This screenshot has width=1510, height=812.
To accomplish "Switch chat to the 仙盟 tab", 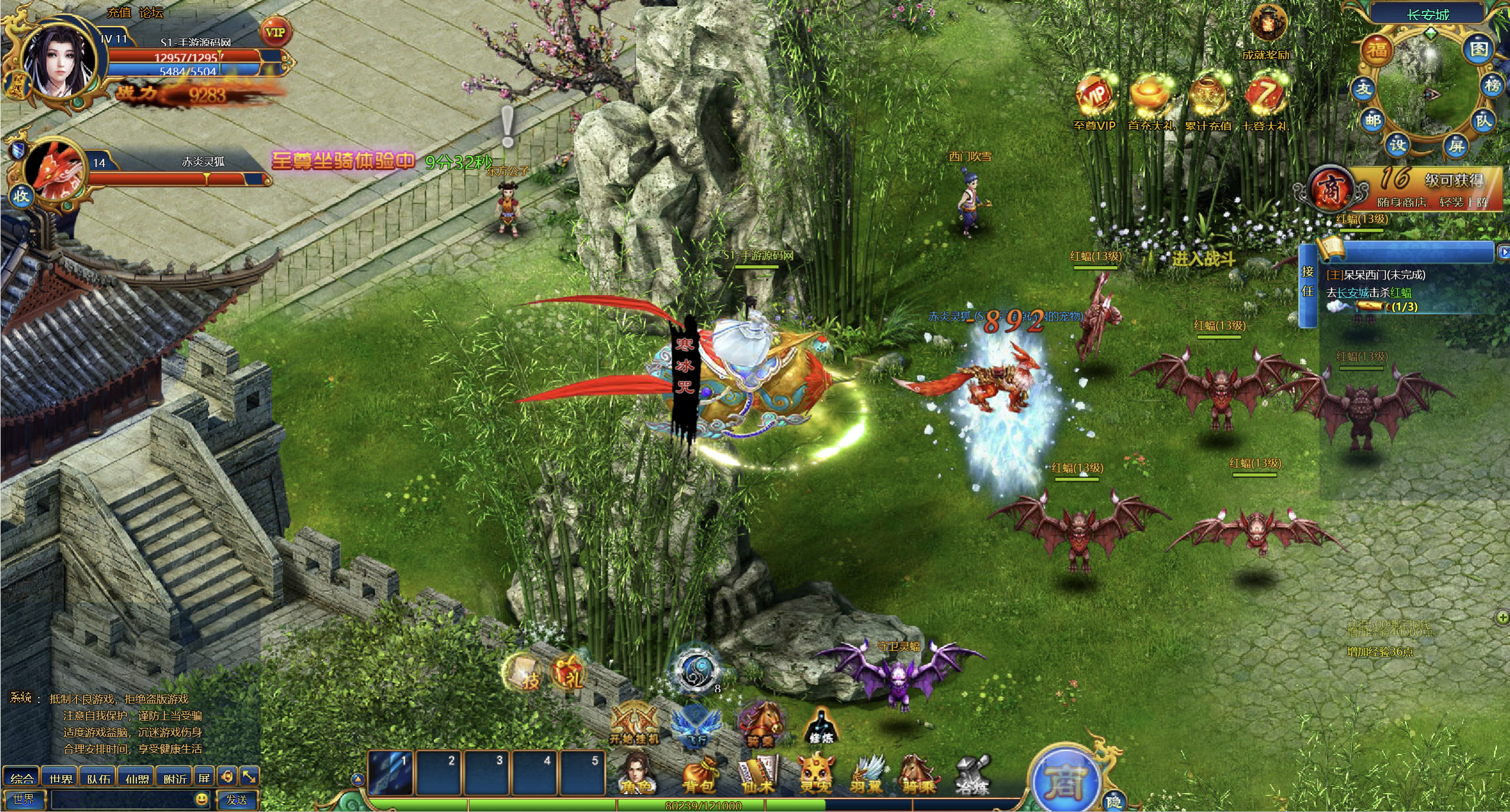I will click(x=137, y=778).
